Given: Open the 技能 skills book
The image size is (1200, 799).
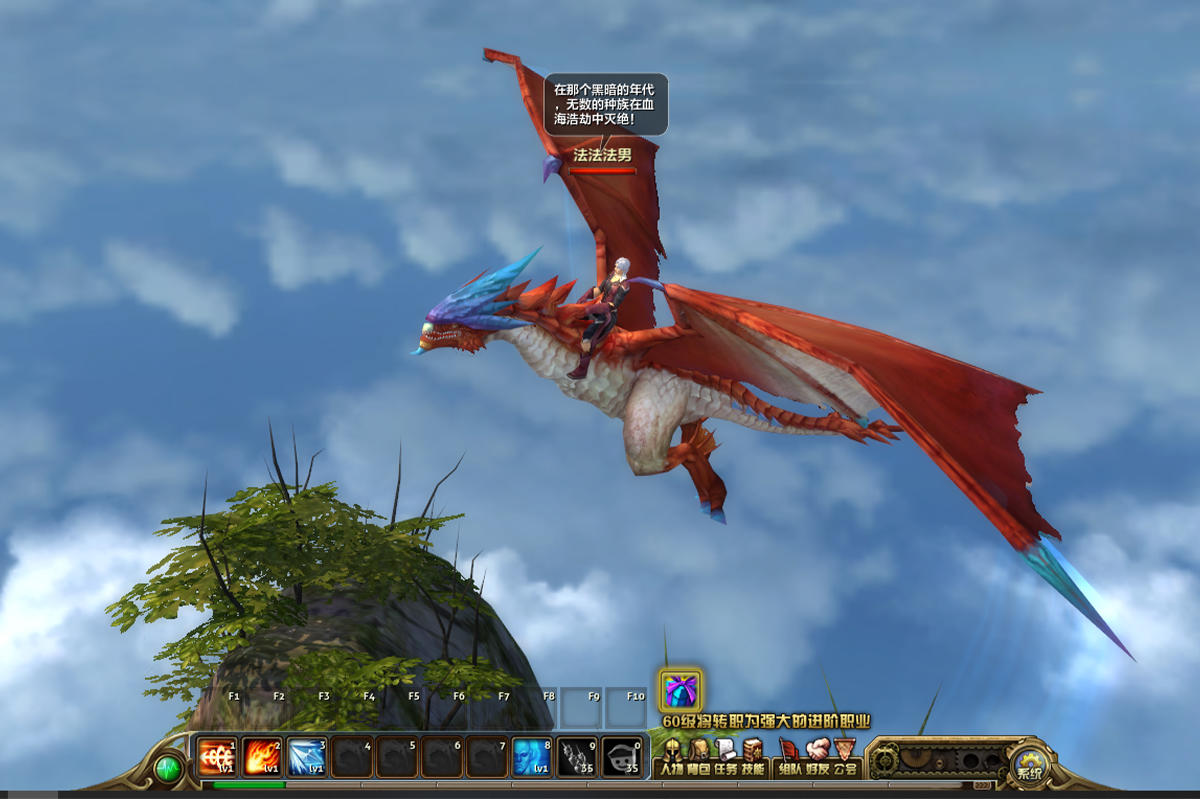Looking at the screenshot, I should click(x=753, y=756).
